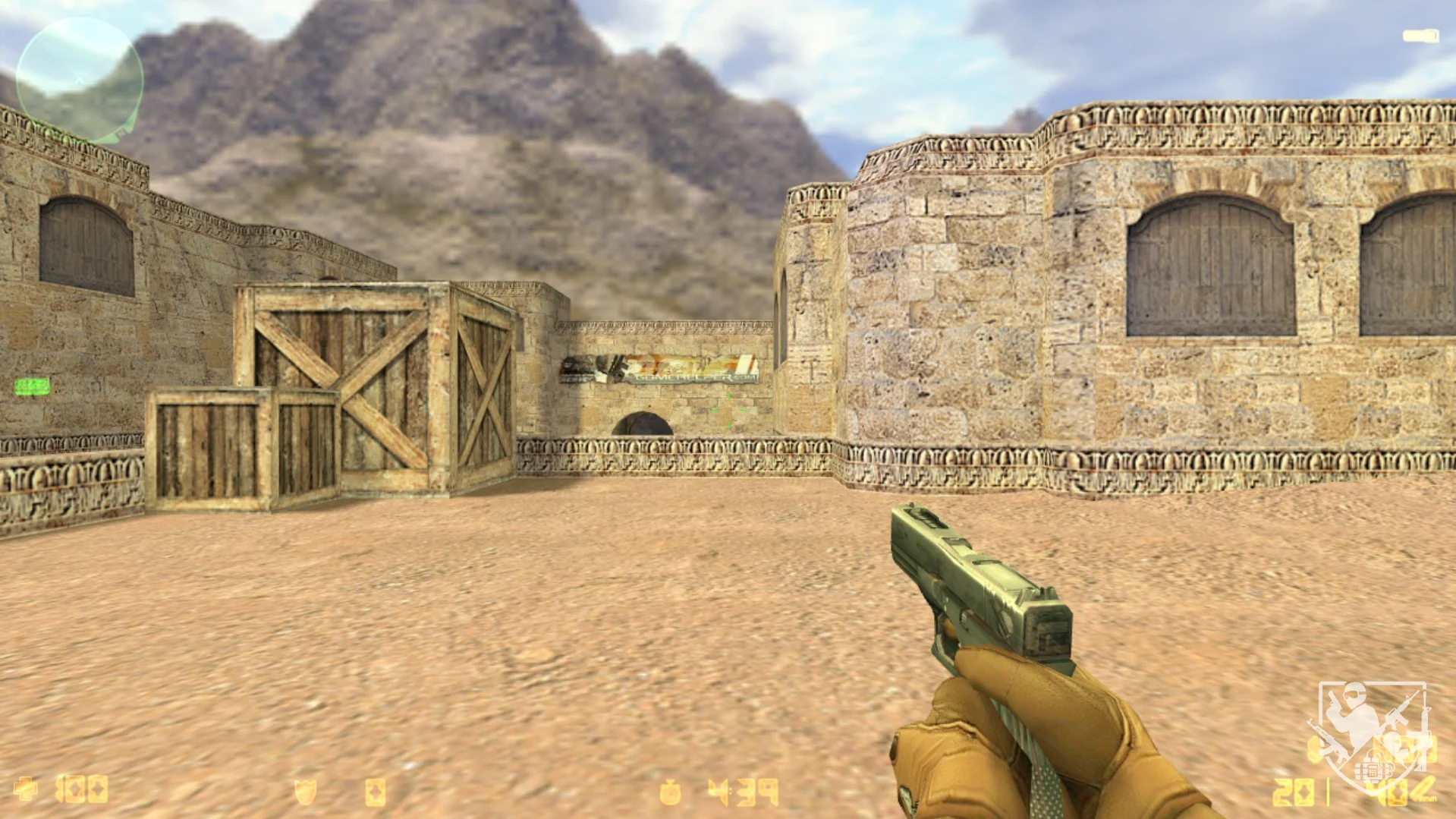Click the green buy zone icon
Image resolution: width=1456 pixels, height=819 pixels.
pos(32,387)
